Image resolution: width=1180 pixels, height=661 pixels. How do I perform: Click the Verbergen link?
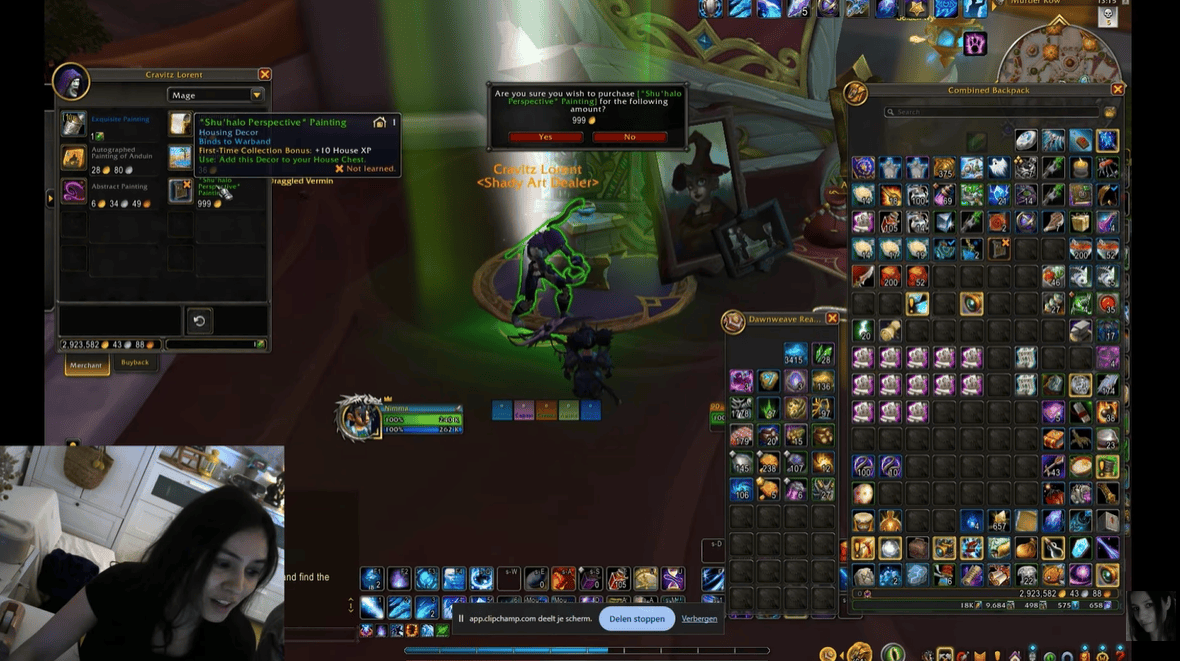[x=699, y=619]
